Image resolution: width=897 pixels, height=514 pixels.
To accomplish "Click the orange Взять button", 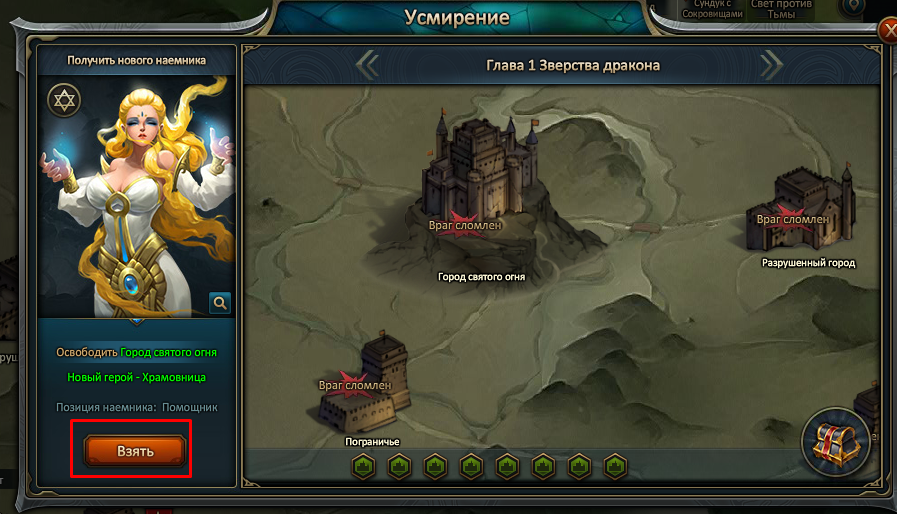I will click(135, 451).
